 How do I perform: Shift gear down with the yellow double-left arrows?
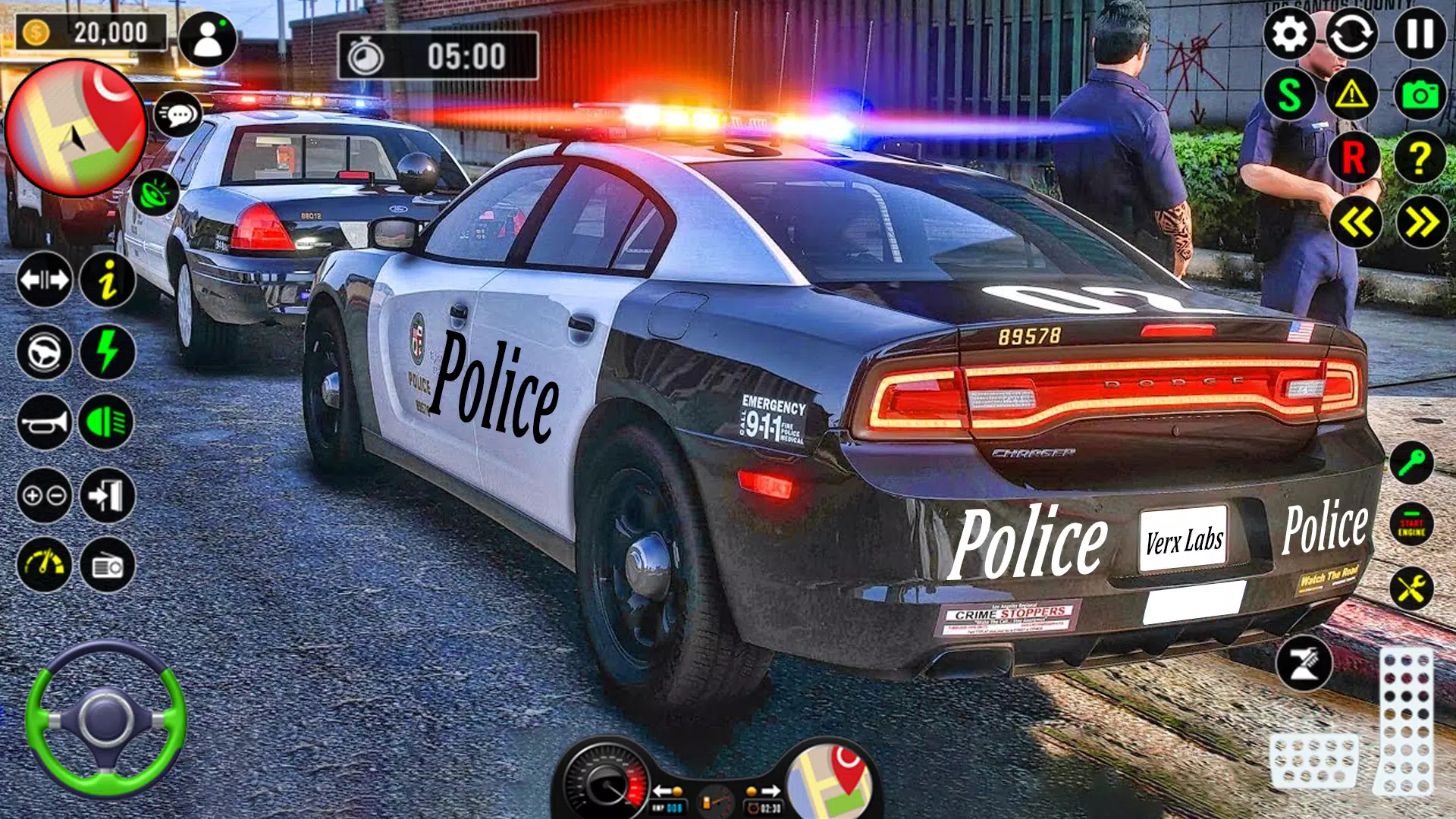(x=1357, y=220)
